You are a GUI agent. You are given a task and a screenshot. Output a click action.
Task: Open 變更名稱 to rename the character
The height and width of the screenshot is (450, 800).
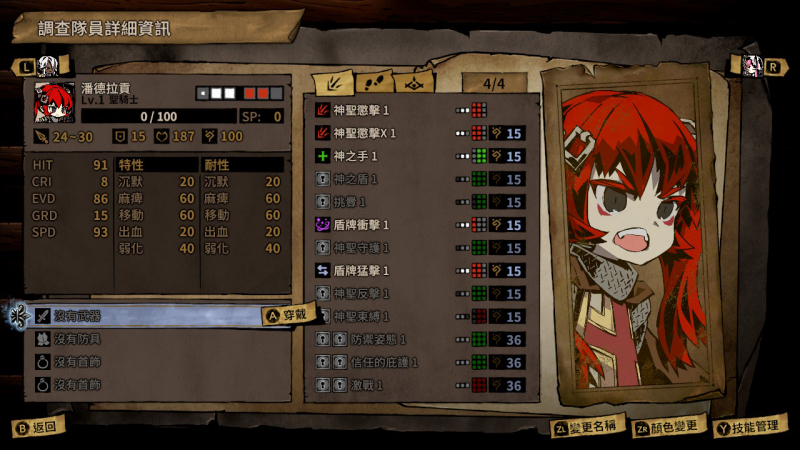click(587, 428)
